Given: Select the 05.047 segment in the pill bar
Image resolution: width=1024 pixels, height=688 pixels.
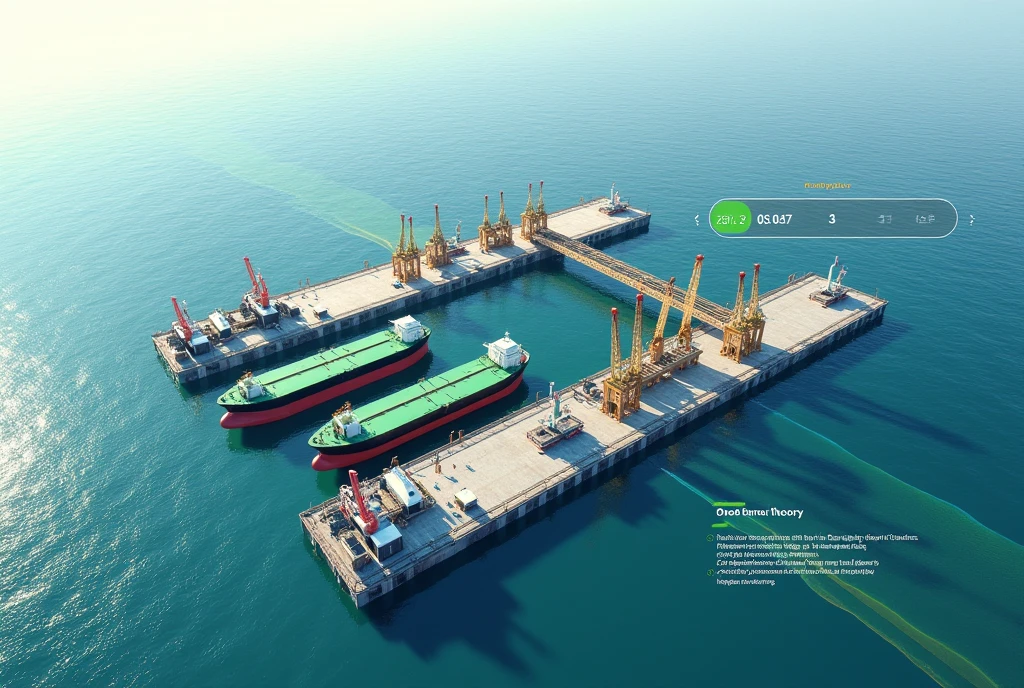Looking at the screenshot, I should (775, 218).
